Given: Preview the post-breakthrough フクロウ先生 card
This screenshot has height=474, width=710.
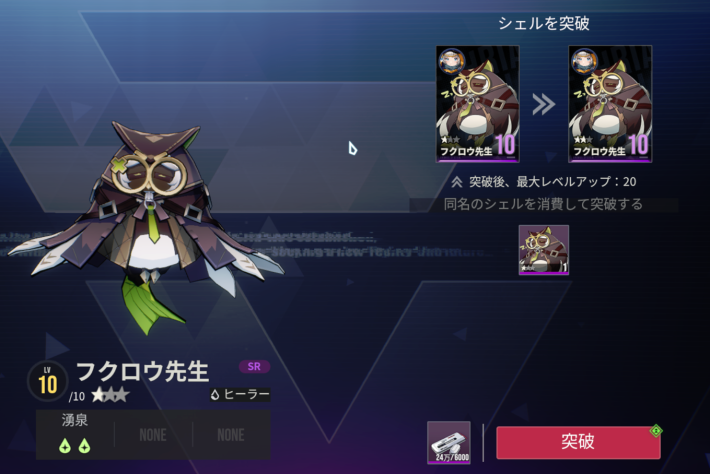Looking at the screenshot, I should click(x=610, y=104).
